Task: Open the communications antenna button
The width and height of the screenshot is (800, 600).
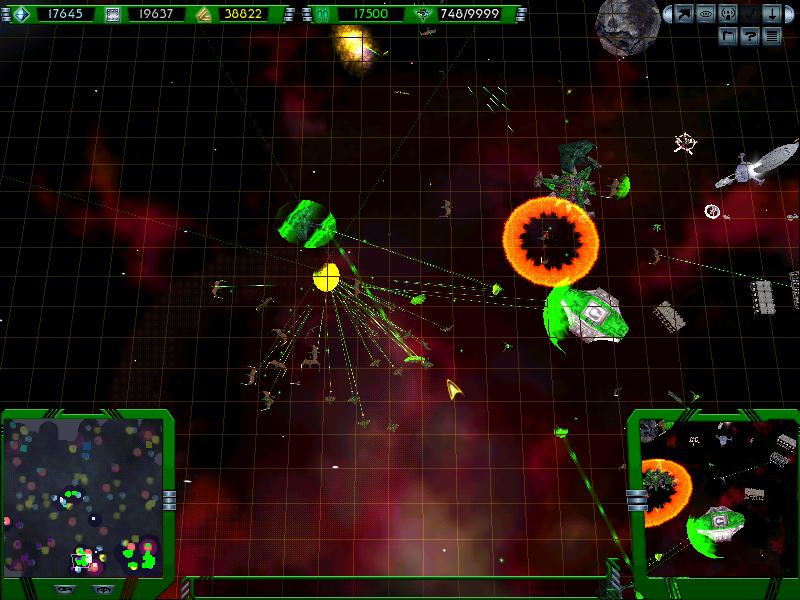Action: [727, 14]
